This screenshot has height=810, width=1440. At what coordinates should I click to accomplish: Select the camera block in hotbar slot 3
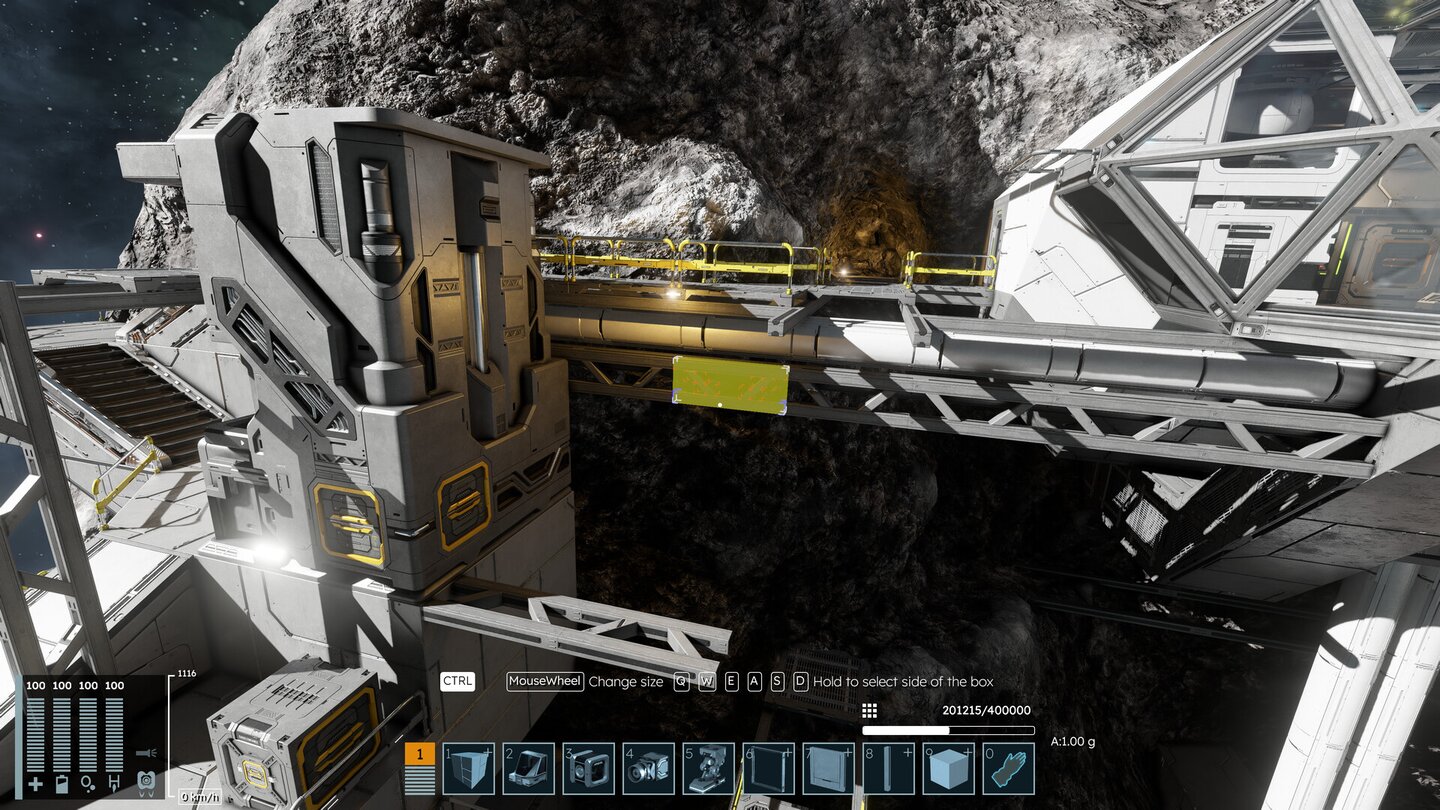(590, 768)
